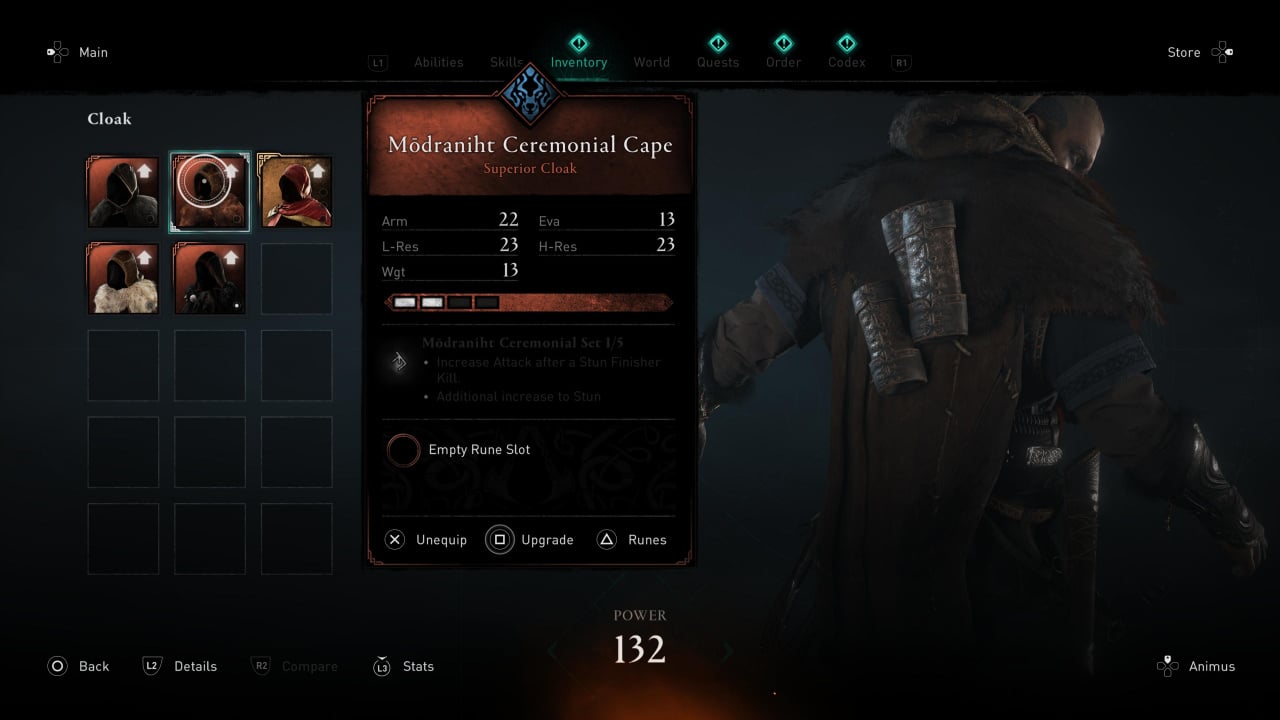This screenshot has width=1280, height=720.
Task: Go Back from the inventory
Action: [79, 666]
